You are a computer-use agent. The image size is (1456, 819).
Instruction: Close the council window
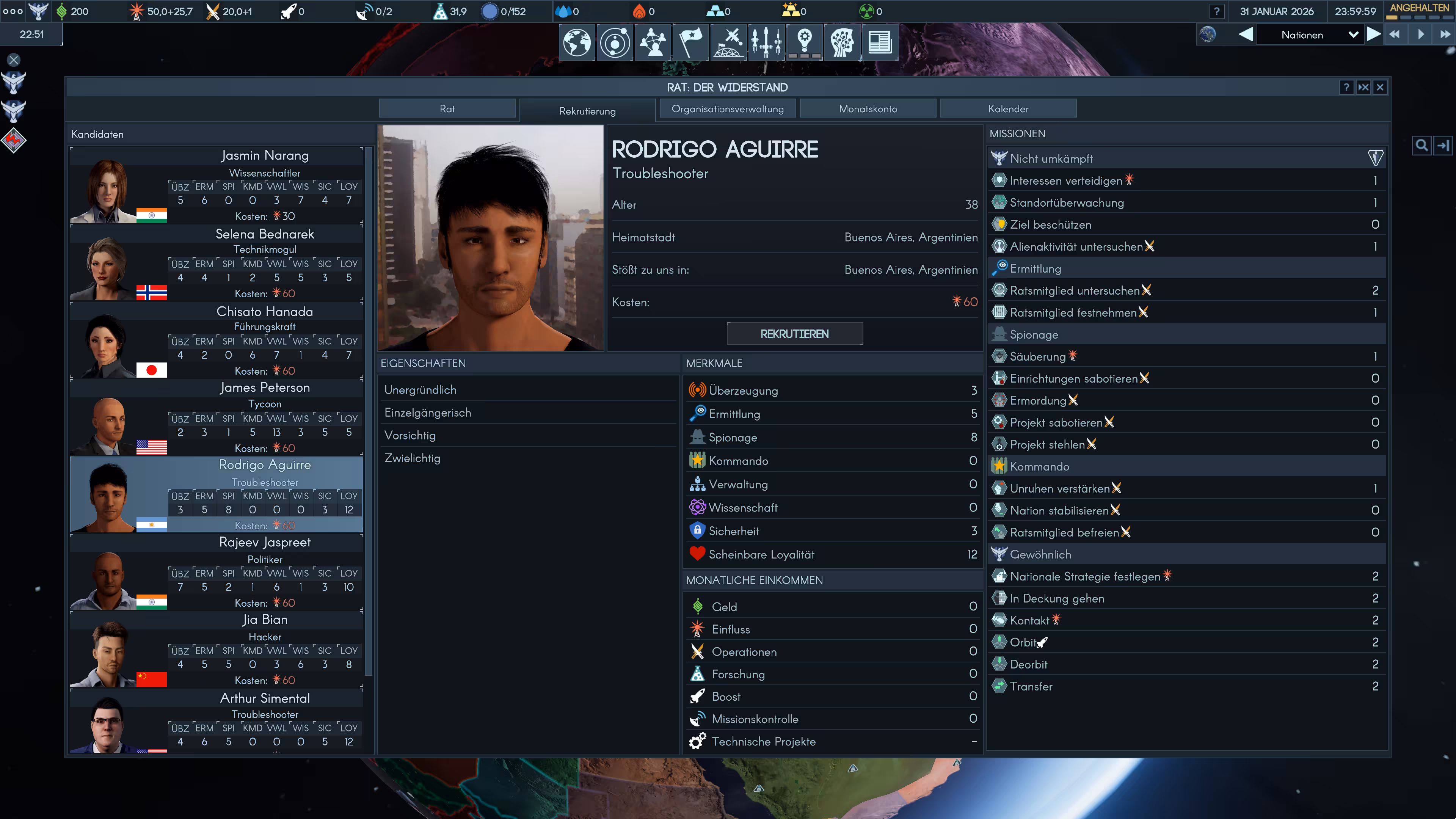tap(1380, 87)
